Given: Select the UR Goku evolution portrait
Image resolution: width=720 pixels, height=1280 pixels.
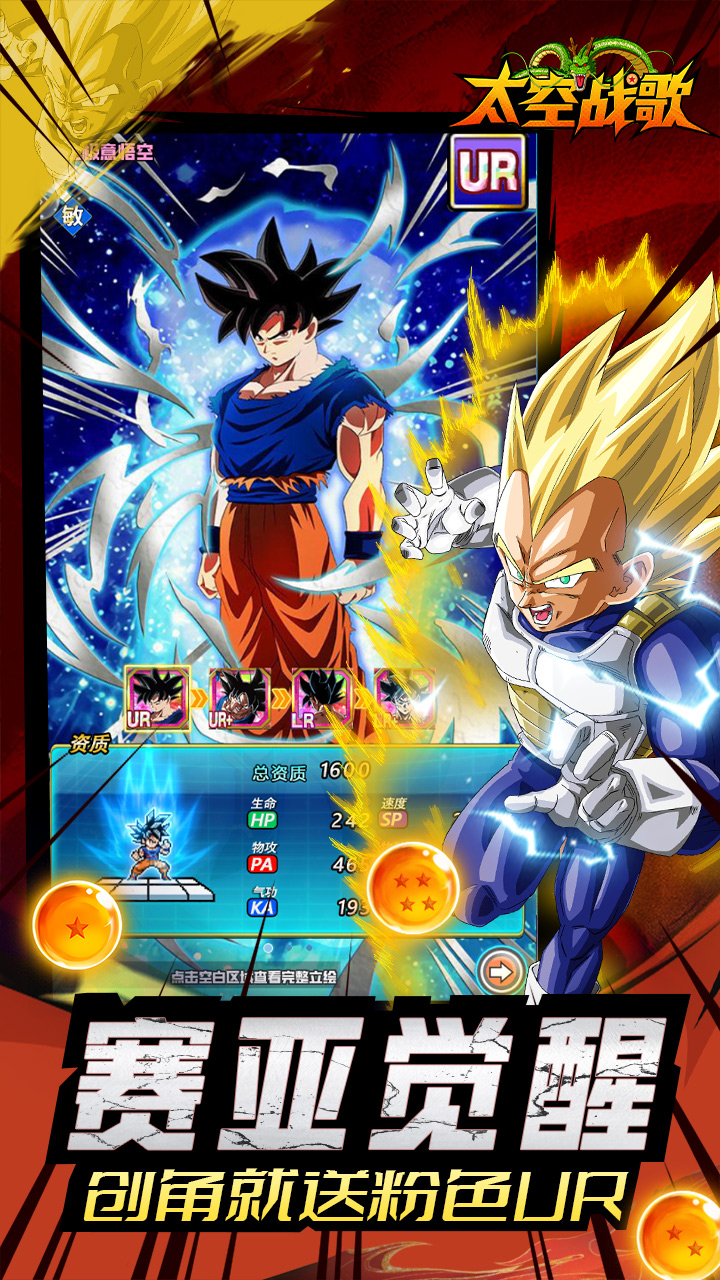Looking at the screenshot, I should tap(158, 699).
